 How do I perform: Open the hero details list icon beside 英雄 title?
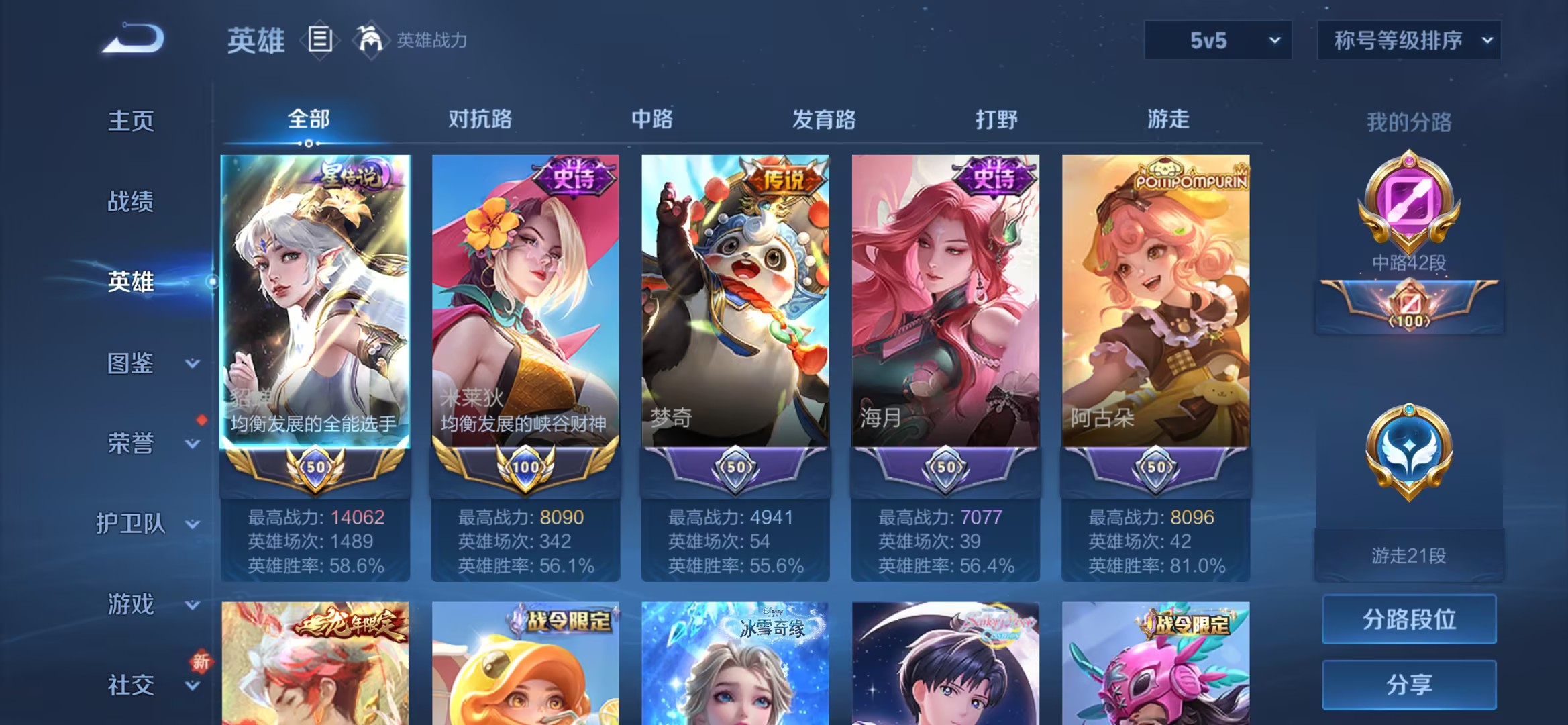321,39
